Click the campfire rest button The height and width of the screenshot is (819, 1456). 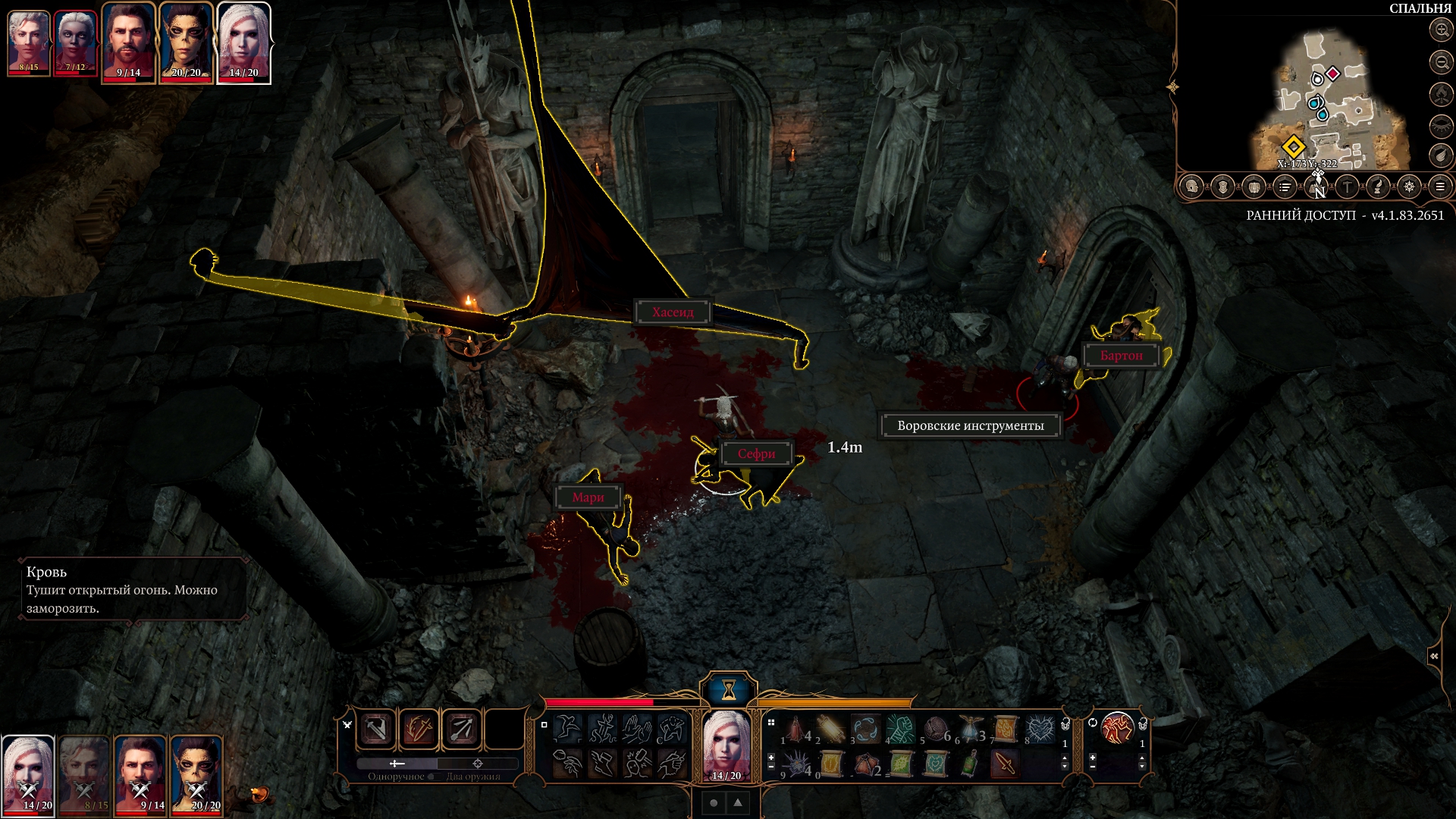click(x=1441, y=94)
